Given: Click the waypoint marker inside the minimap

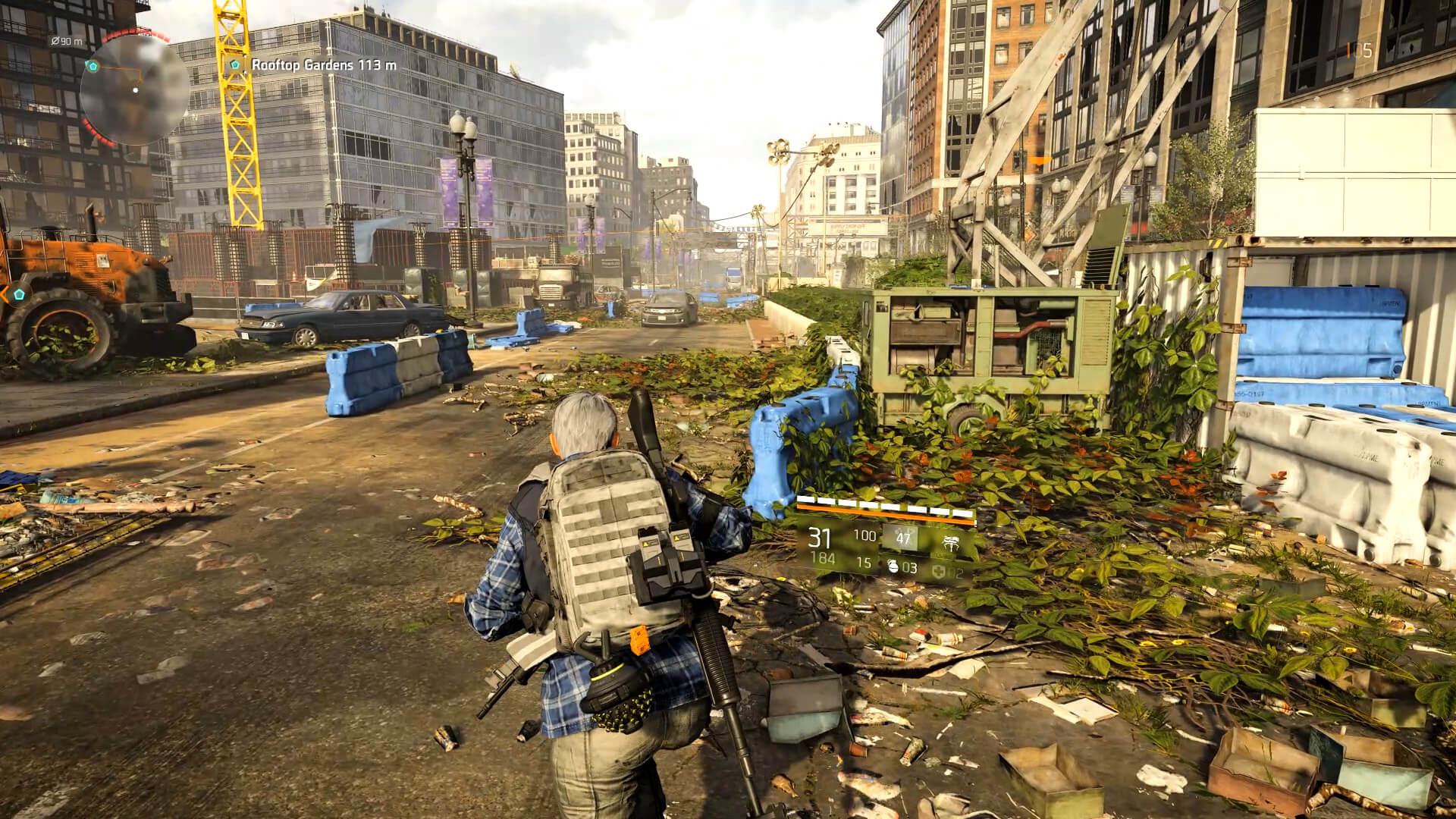Looking at the screenshot, I should pyautogui.click(x=93, y=66).
